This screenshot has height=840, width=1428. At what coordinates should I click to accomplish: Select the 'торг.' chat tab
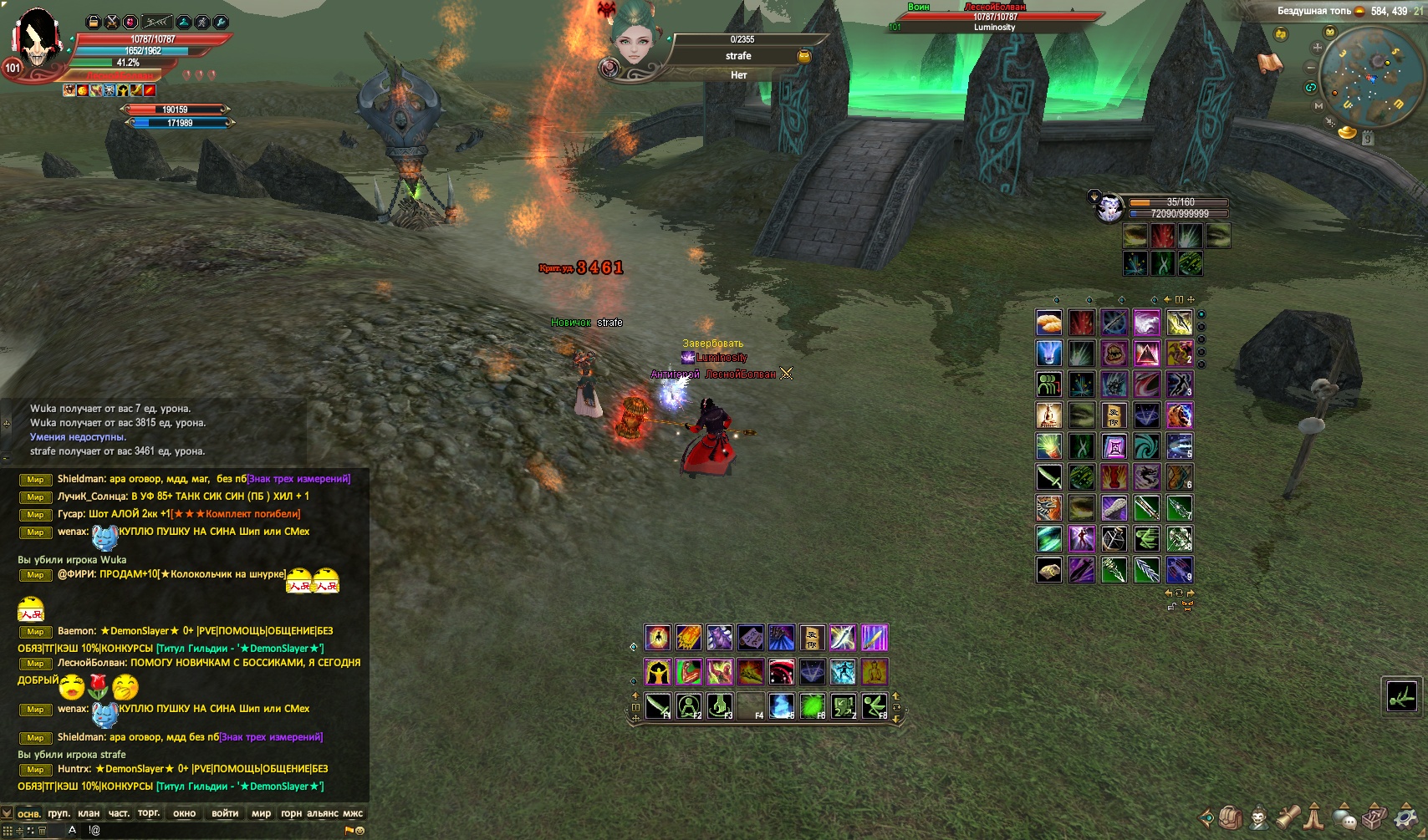click(x=149, y=813)
